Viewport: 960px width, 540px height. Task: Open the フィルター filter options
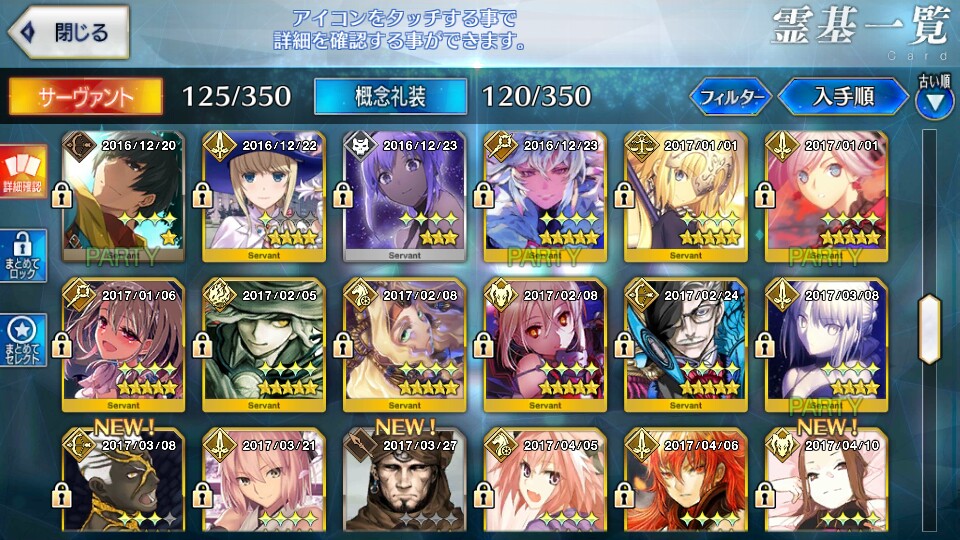[729, 97]
